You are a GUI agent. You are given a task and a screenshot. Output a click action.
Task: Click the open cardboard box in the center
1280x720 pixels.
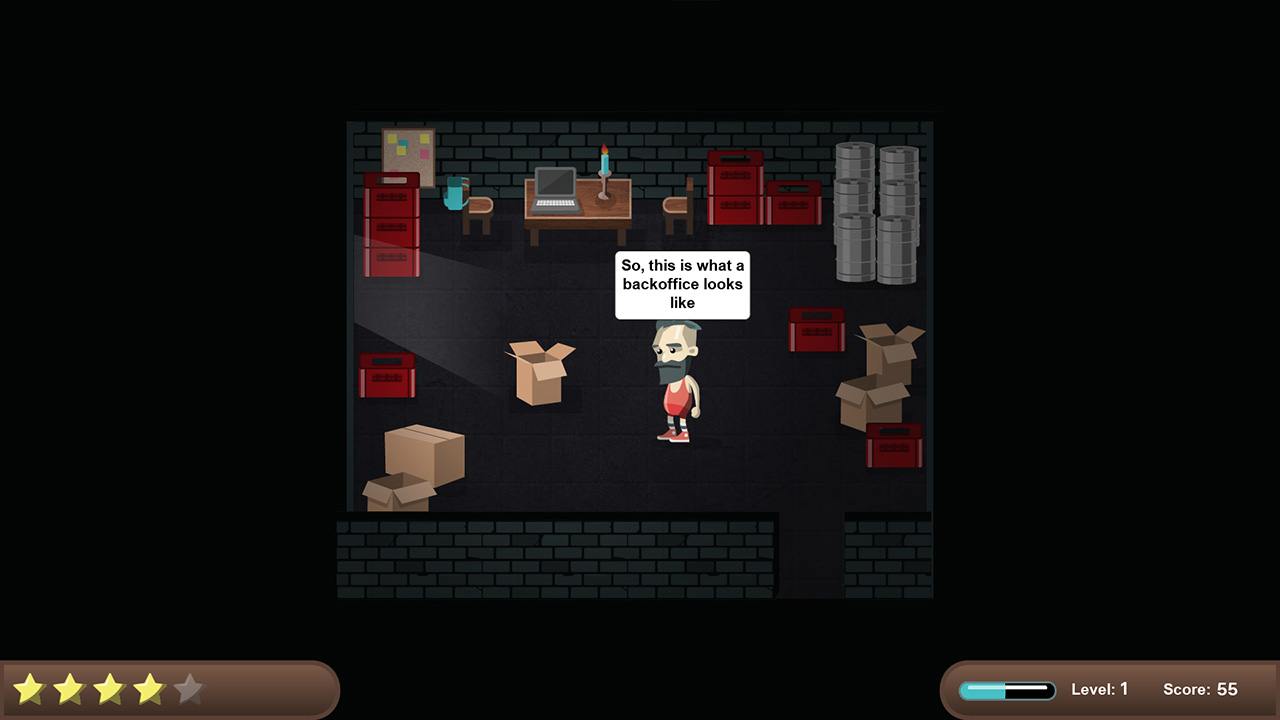point(540,375)
